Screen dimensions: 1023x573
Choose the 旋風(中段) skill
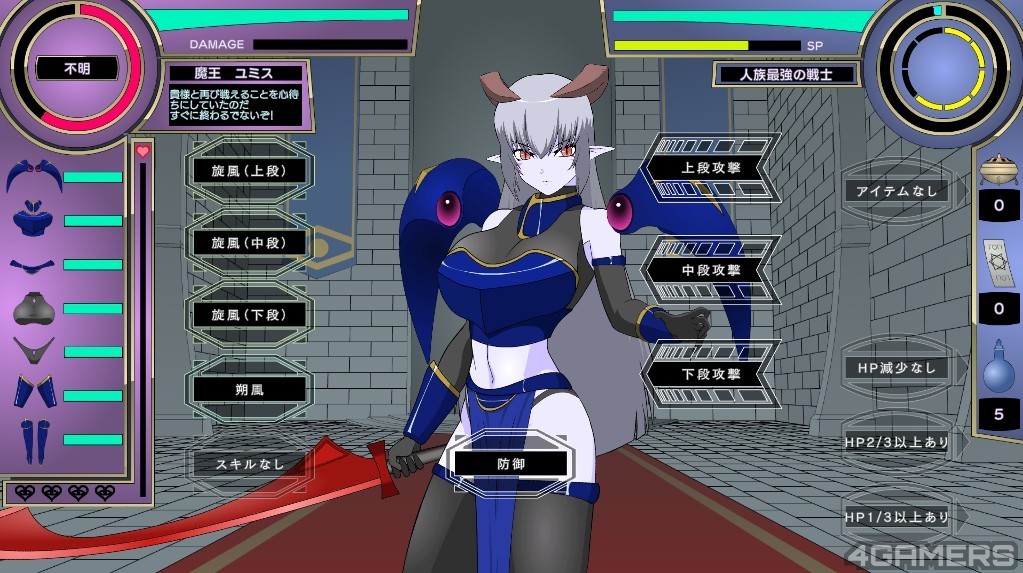click(x=250, y=243)
